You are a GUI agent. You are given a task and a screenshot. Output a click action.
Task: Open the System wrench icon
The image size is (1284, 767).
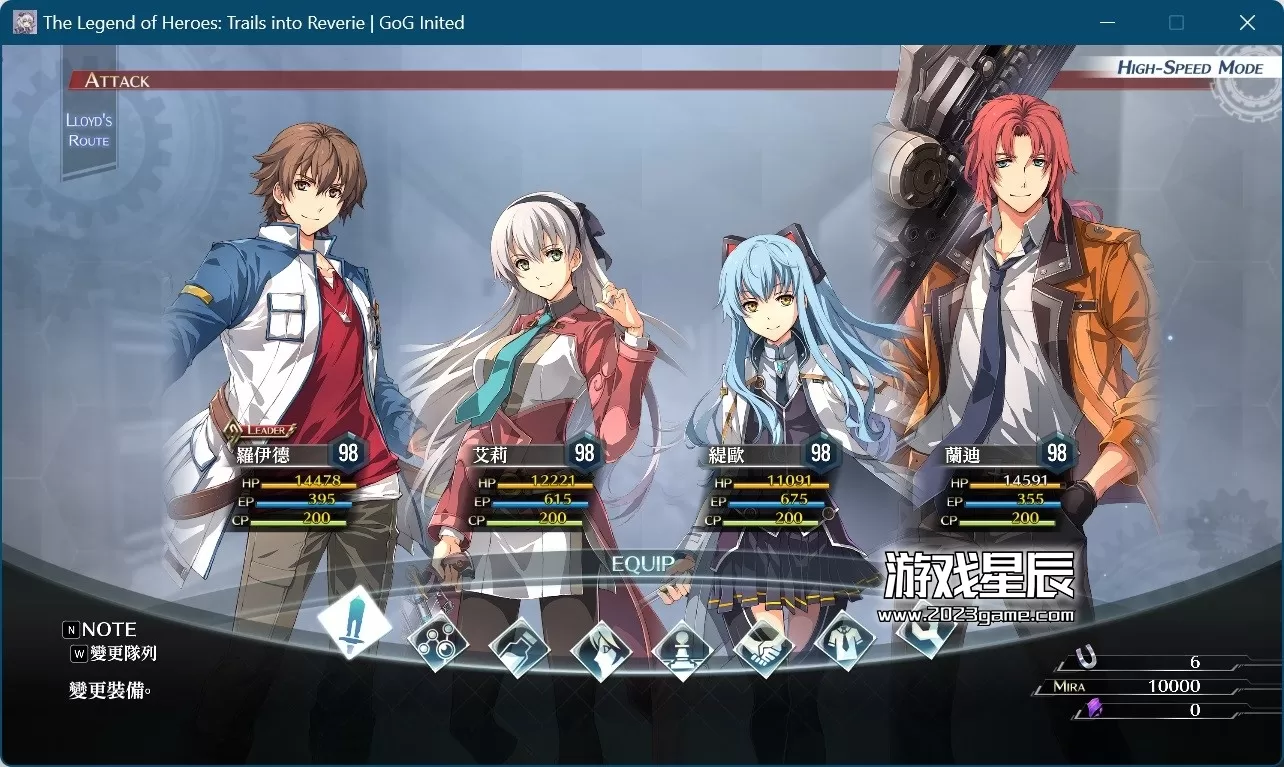pos(920,628)
